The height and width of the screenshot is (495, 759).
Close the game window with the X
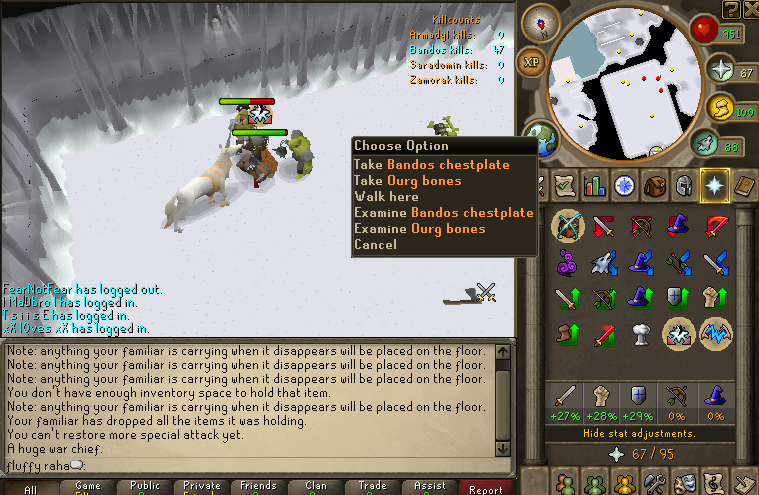tap(749, 9)
